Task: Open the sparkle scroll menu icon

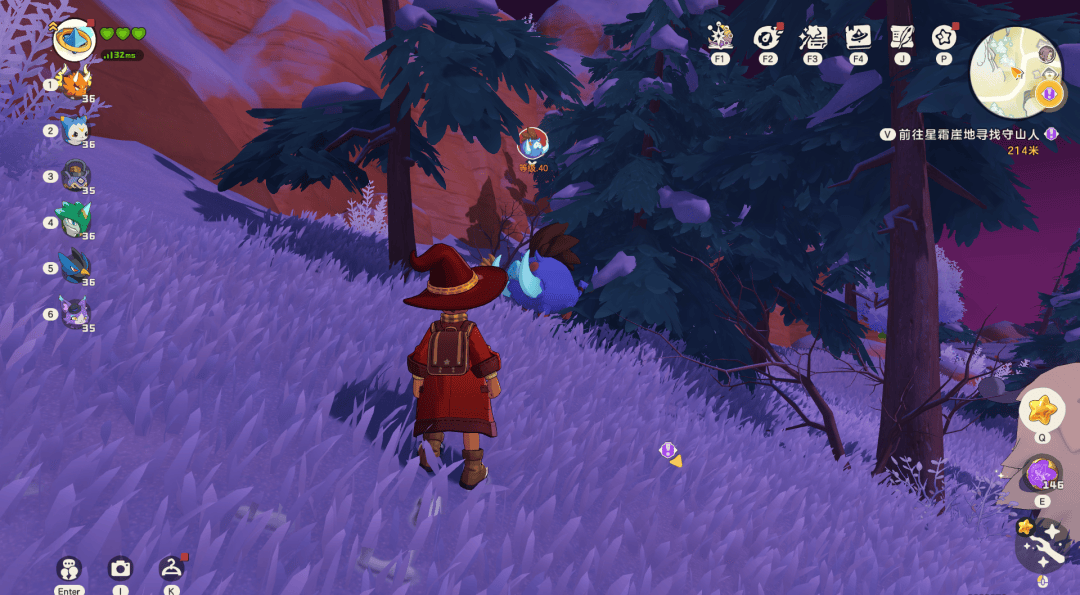Action: tap(812, 37)
